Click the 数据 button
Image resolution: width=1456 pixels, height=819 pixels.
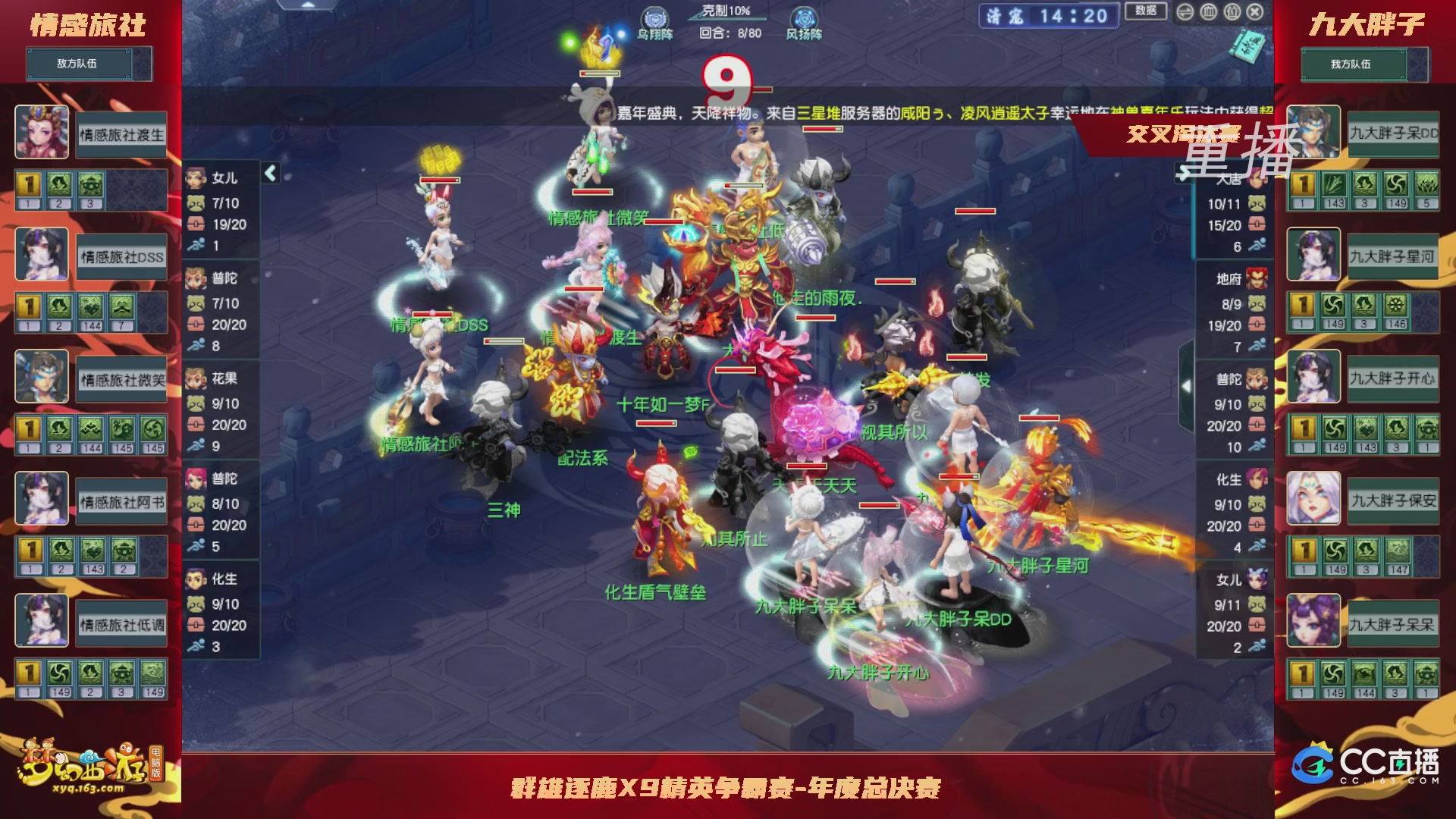click(1146, 11)
